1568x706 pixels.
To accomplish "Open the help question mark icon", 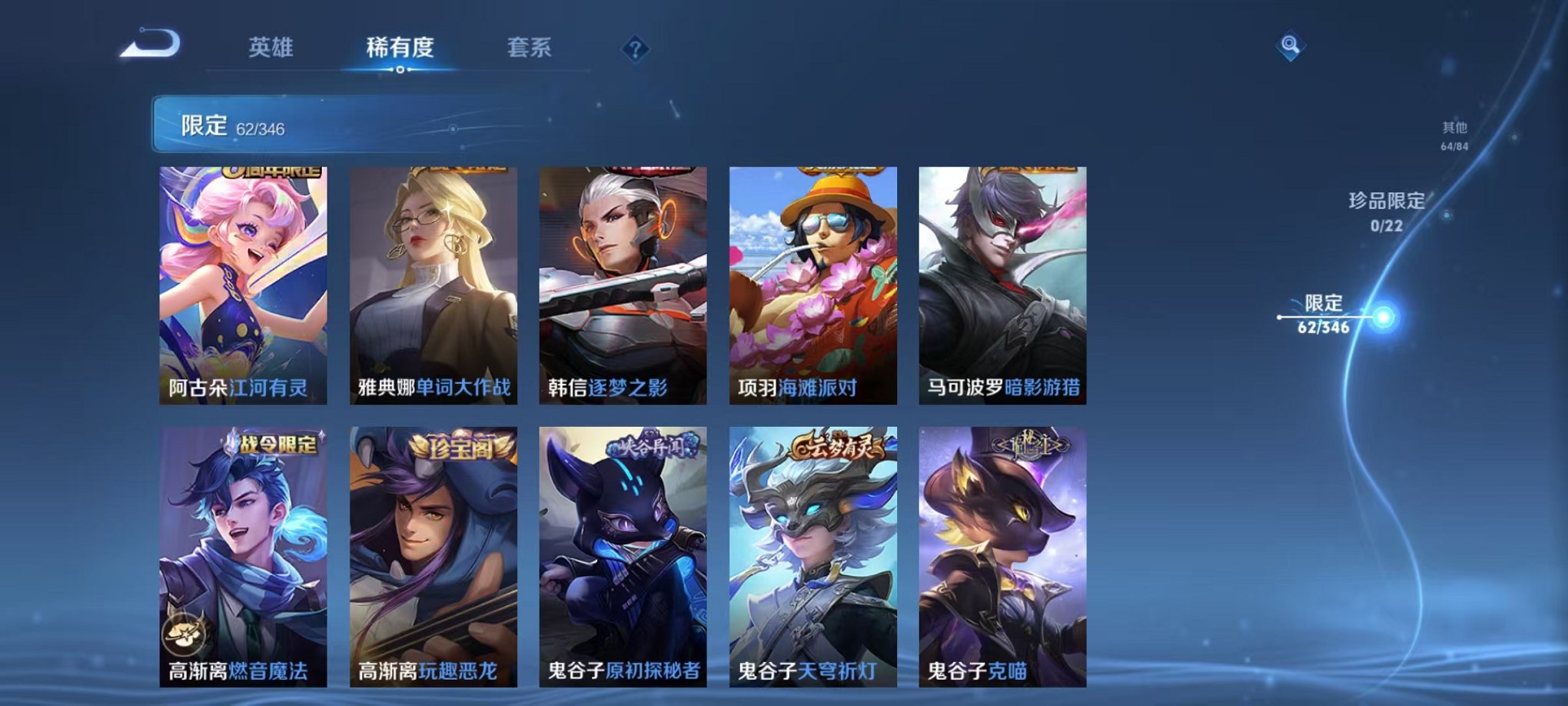I will tap(634, 49).
